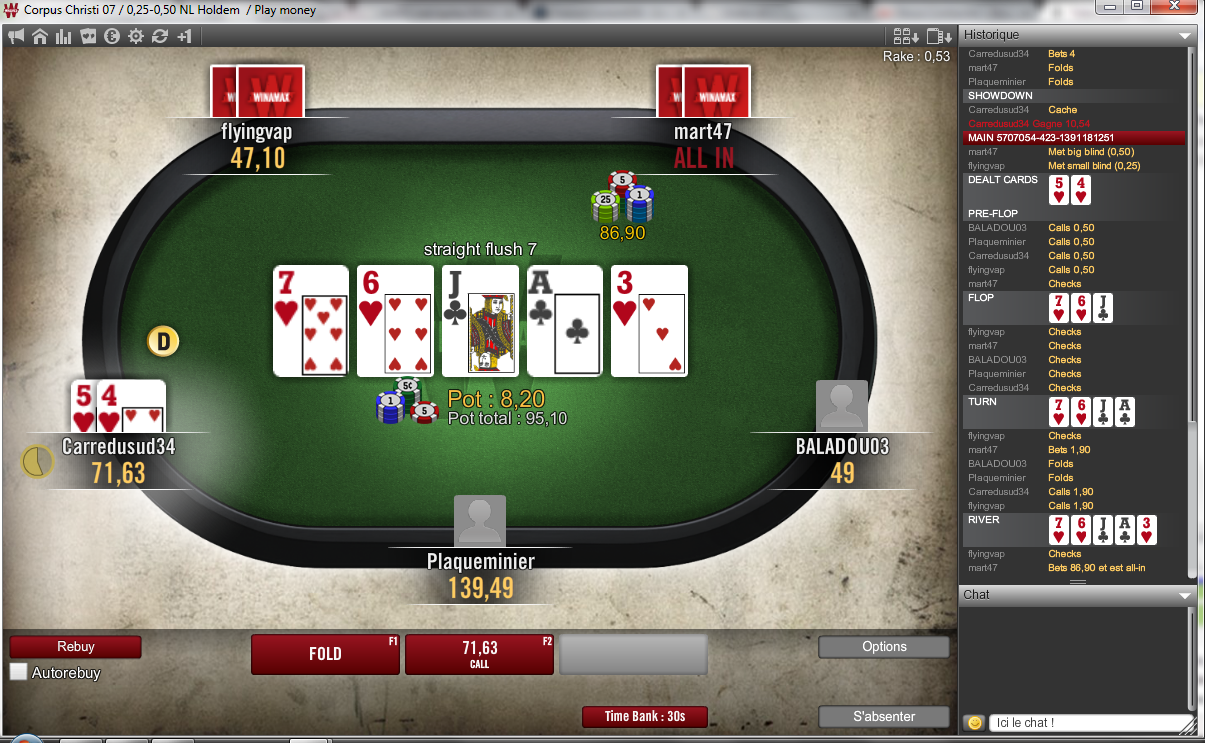The image size is (1205, 743).
Task: Click the megaphone icon in the toolbar
Action: coord(16,36)
